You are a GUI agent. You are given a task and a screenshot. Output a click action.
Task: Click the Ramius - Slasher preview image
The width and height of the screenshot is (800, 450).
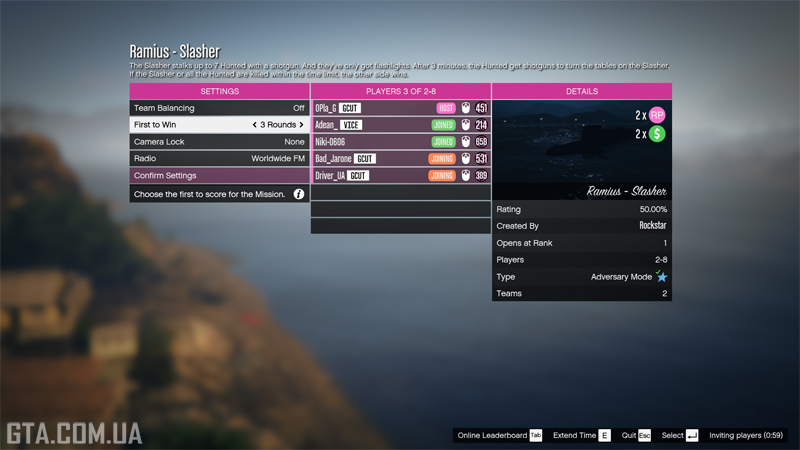pos(581,150)
